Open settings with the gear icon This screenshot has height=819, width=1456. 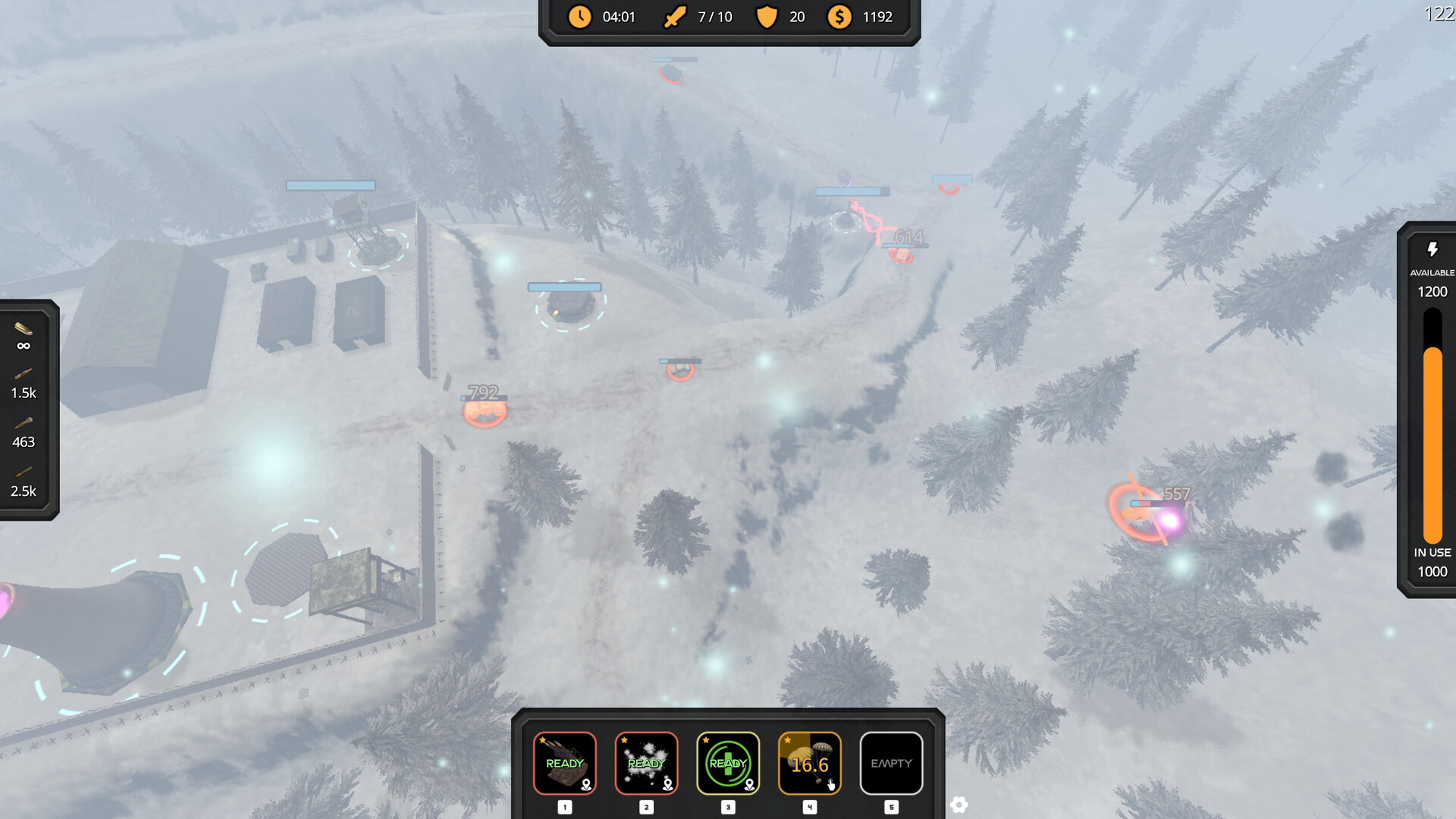959,805
